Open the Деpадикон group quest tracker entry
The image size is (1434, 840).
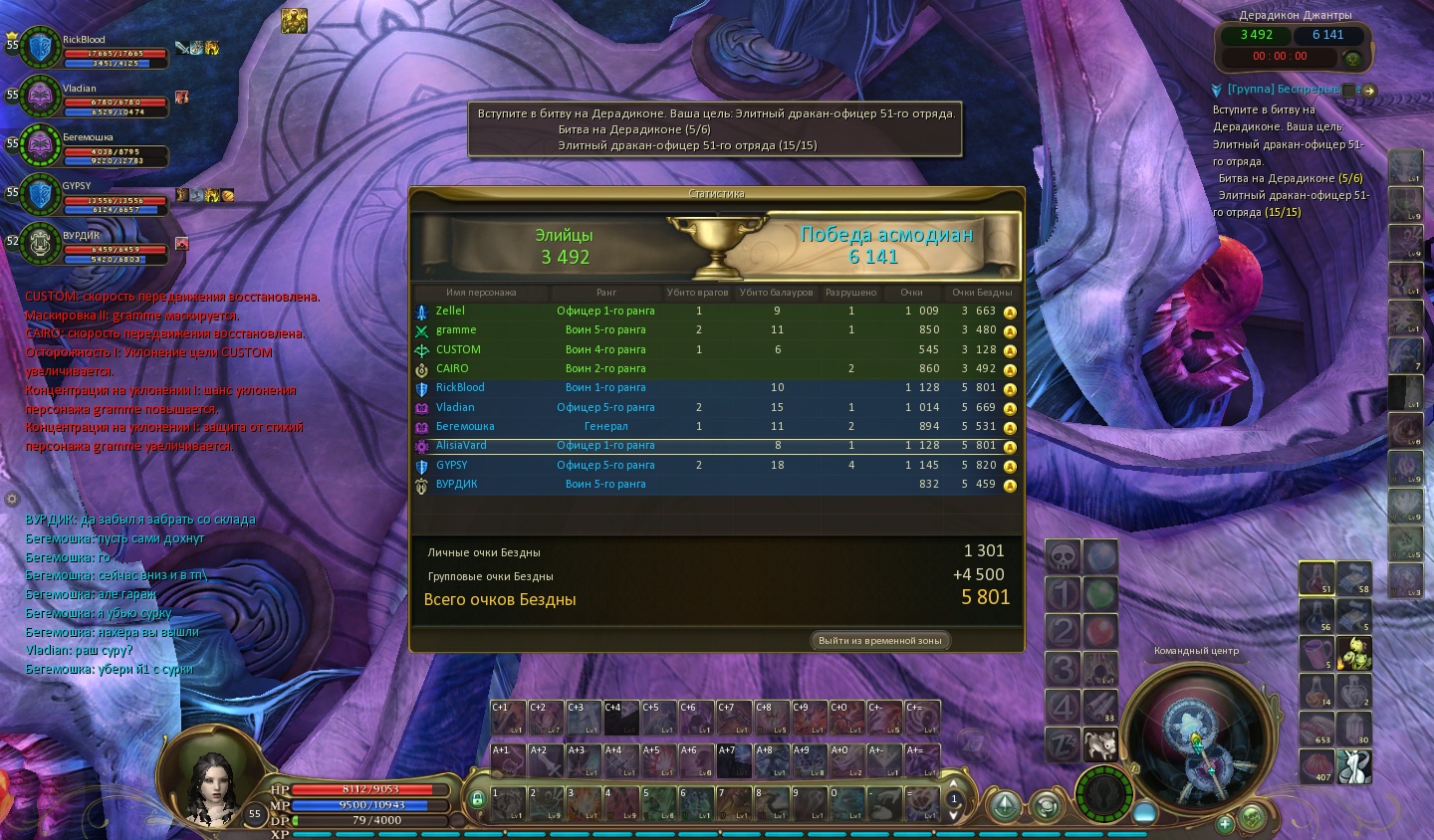1283,90
